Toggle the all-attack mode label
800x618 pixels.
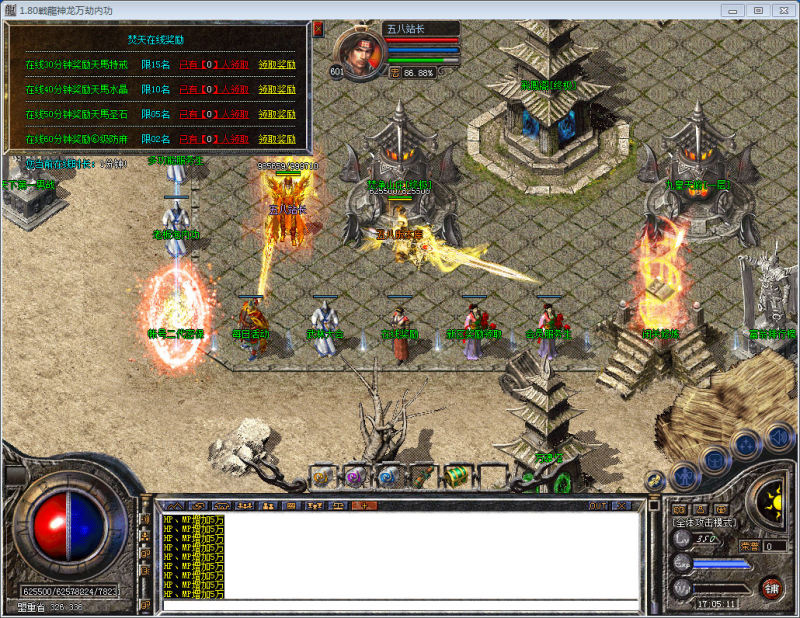pyautogui.click(x=704, y=523)
